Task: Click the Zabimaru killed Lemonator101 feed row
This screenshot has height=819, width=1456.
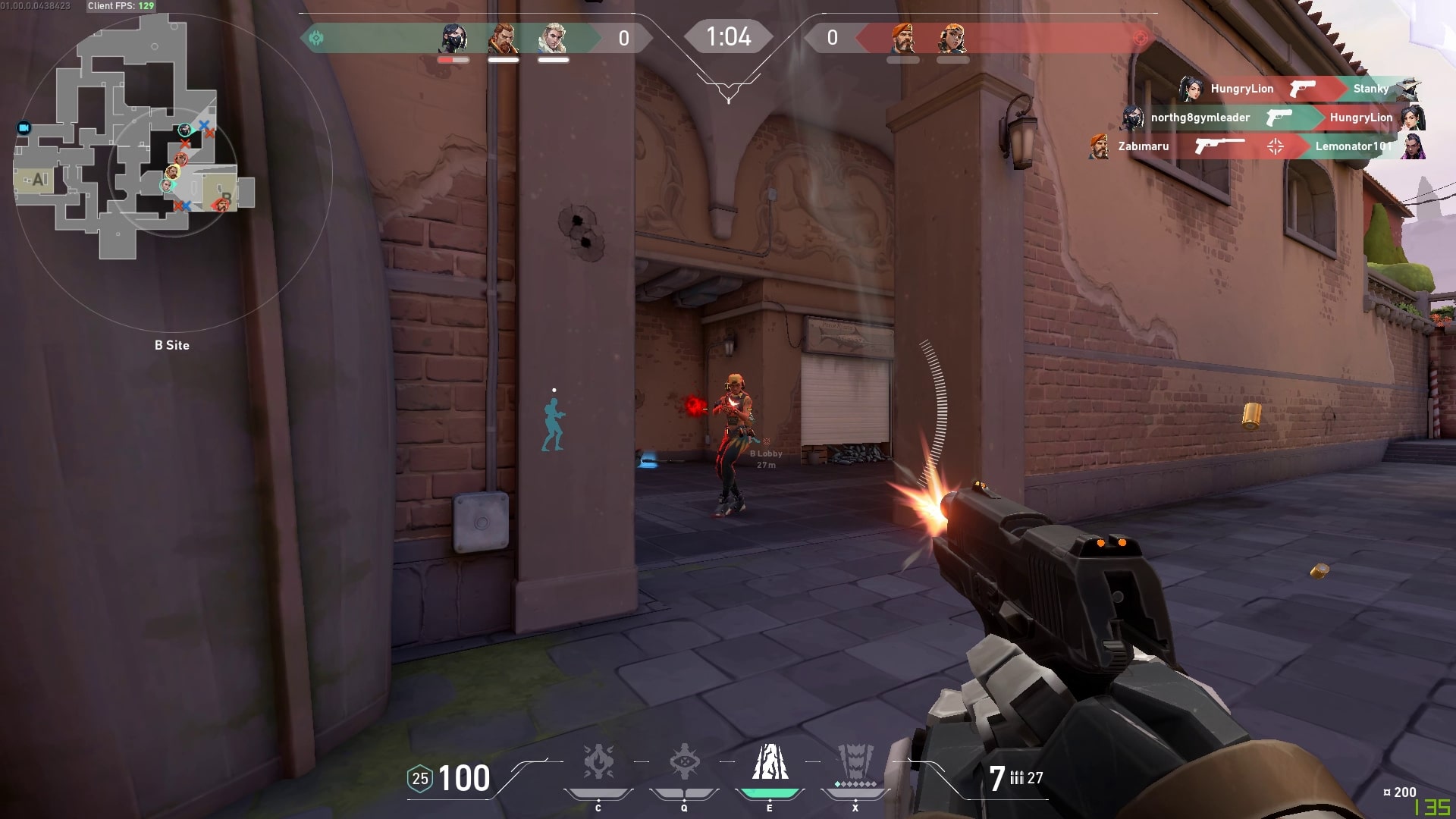Action: [1257, 146]
